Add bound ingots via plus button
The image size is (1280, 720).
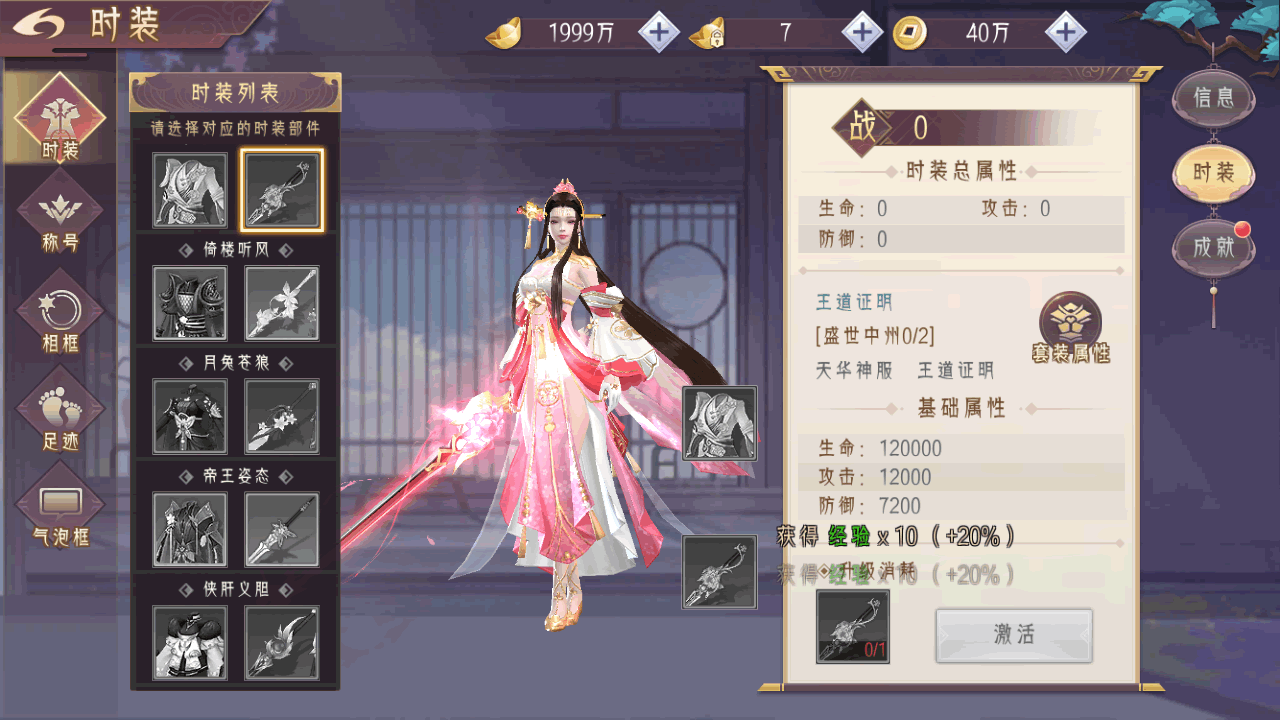[x=862, y=33]
